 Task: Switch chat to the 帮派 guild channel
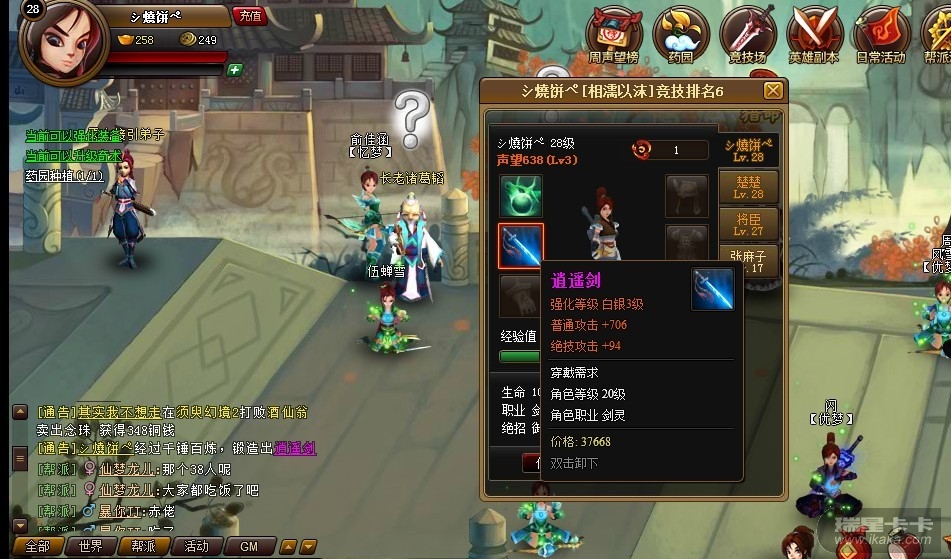pyautogui.click(x=143, y=547)
